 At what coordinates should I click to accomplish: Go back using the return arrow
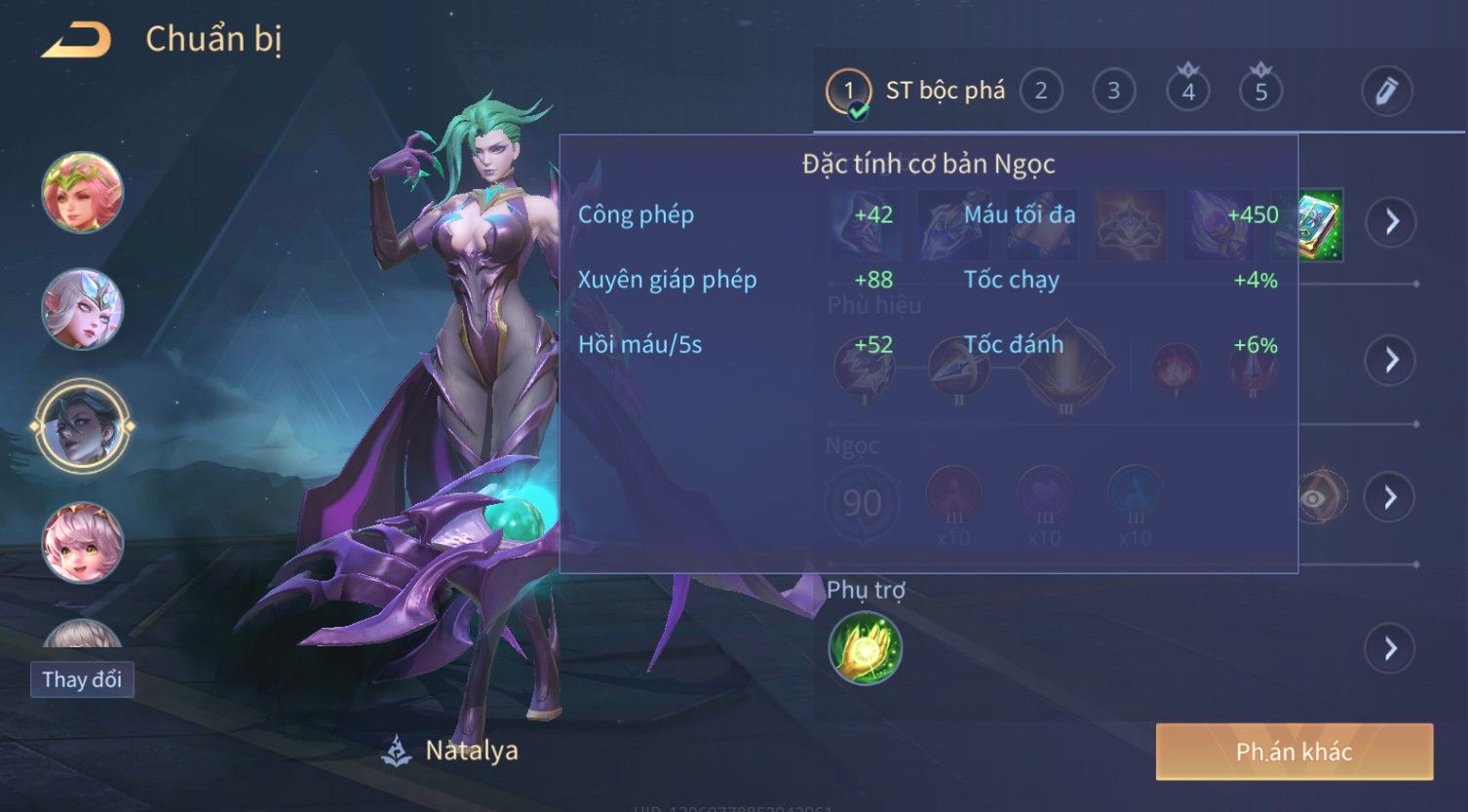[76, 41]
